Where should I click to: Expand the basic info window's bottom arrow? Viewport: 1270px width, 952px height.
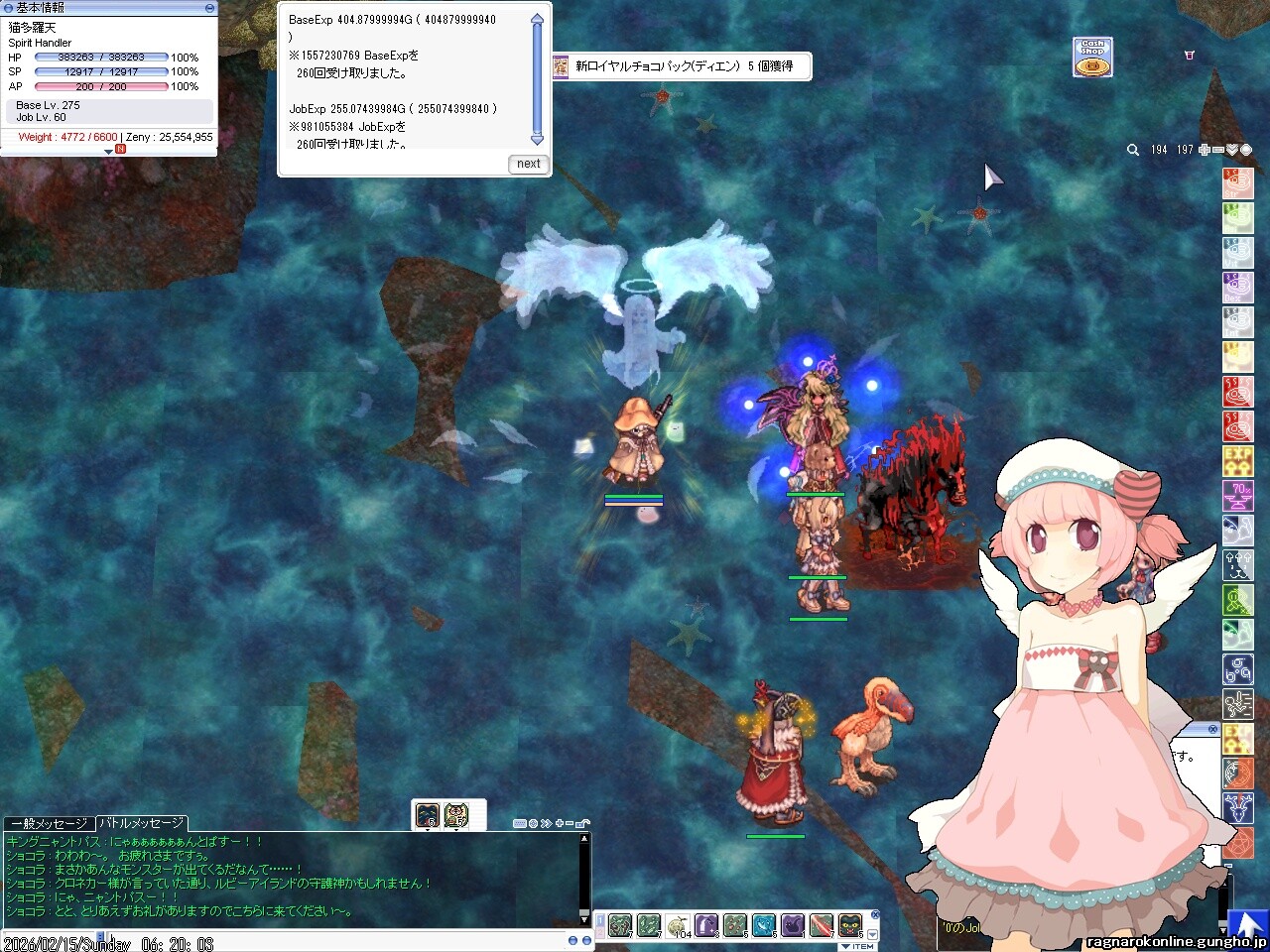point(108,151)
